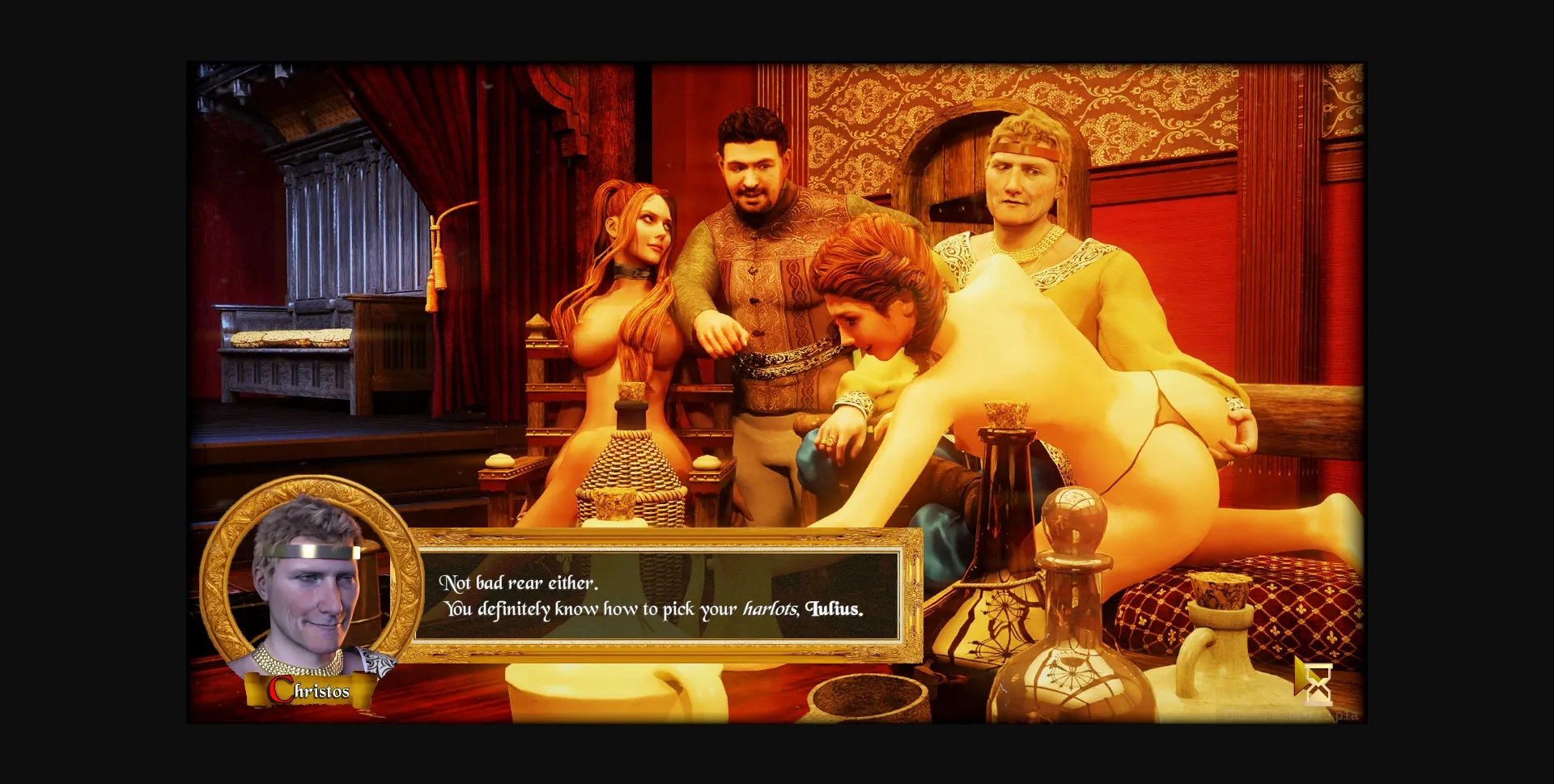Click the name label reading Christos
The width and height of the screenshot is (1554, 784).
pyautogui.click(x=310, y=689)
